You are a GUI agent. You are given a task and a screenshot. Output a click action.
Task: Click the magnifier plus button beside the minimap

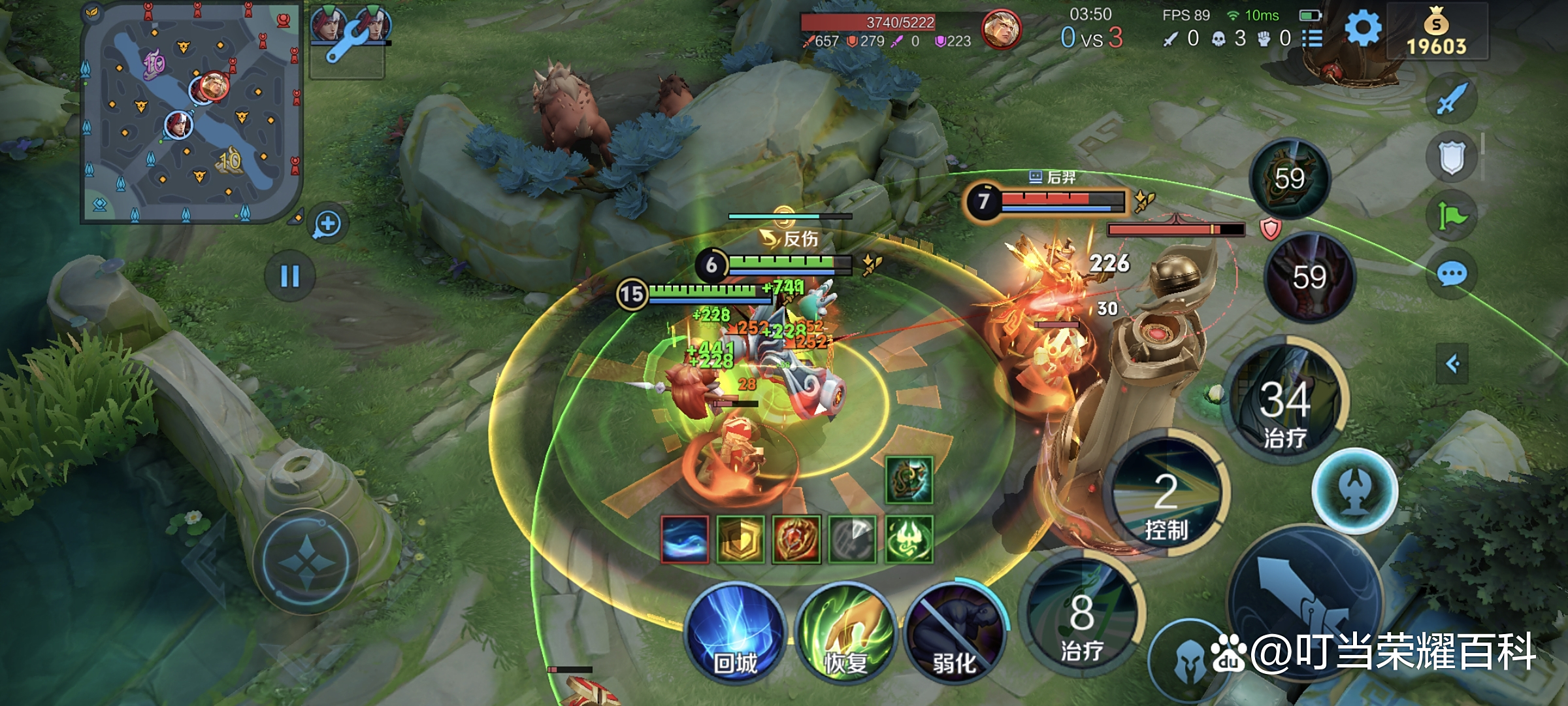pyautogui.click(x=327, y=224)
